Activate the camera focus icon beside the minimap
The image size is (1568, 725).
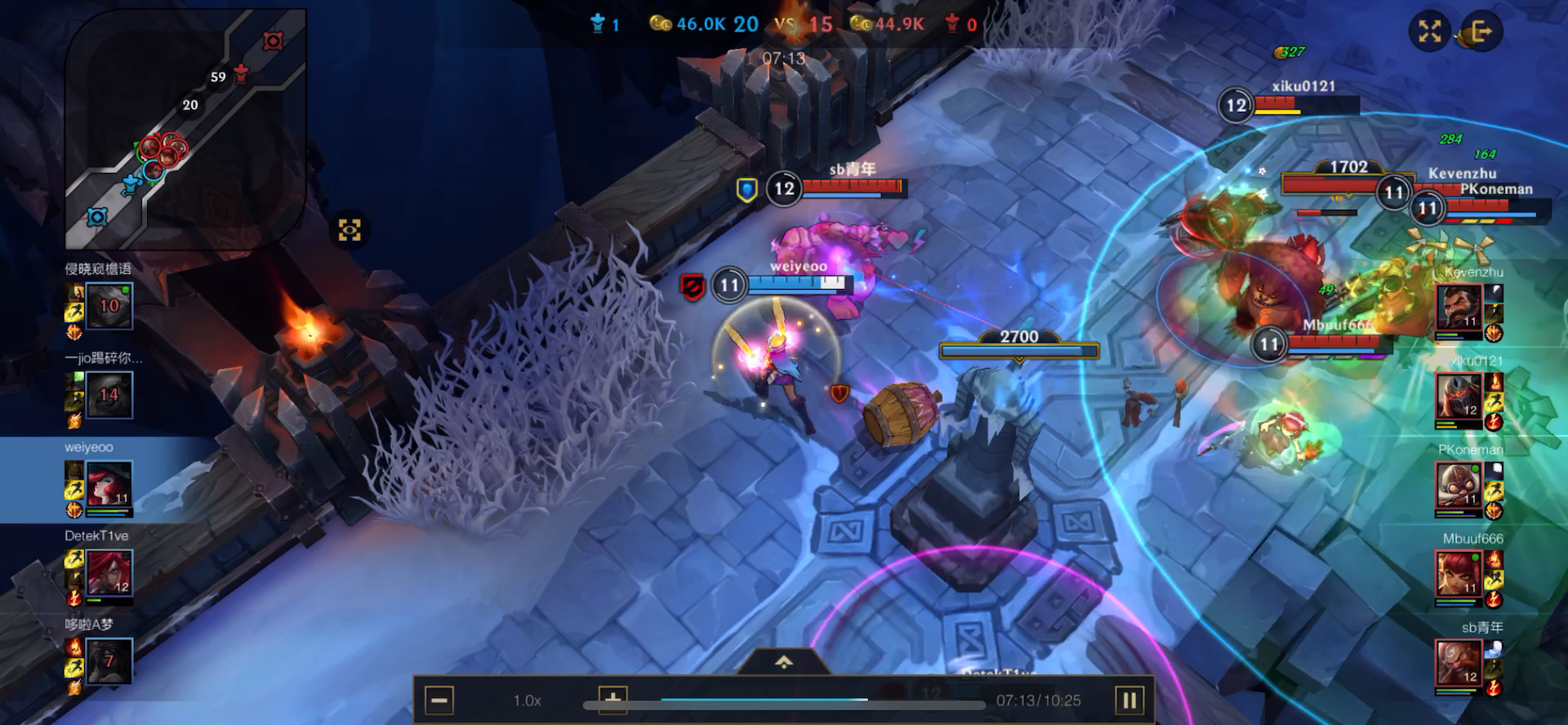tap(350, 230)
